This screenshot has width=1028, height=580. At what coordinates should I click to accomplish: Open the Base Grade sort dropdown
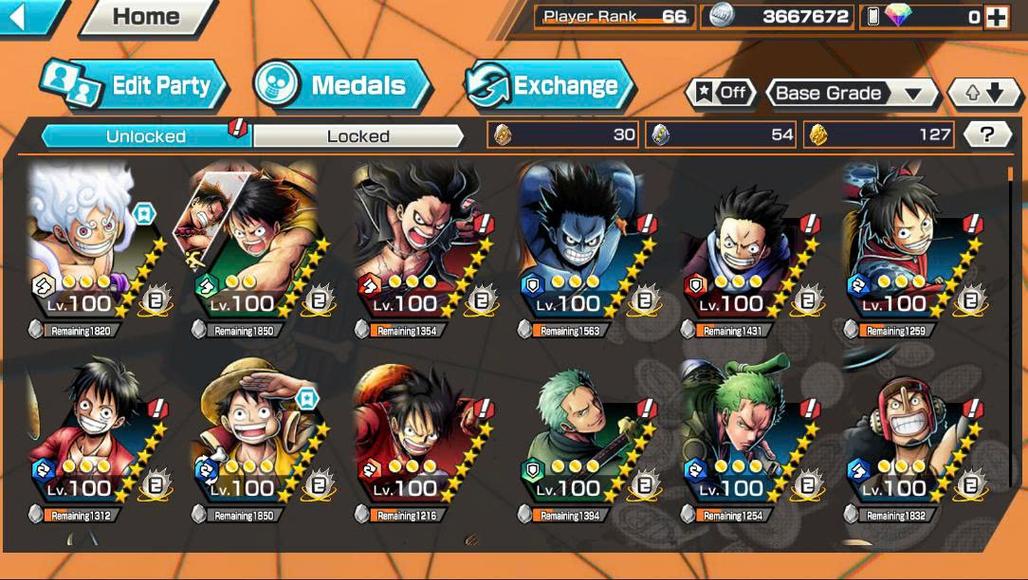click(x=852, y=93)
